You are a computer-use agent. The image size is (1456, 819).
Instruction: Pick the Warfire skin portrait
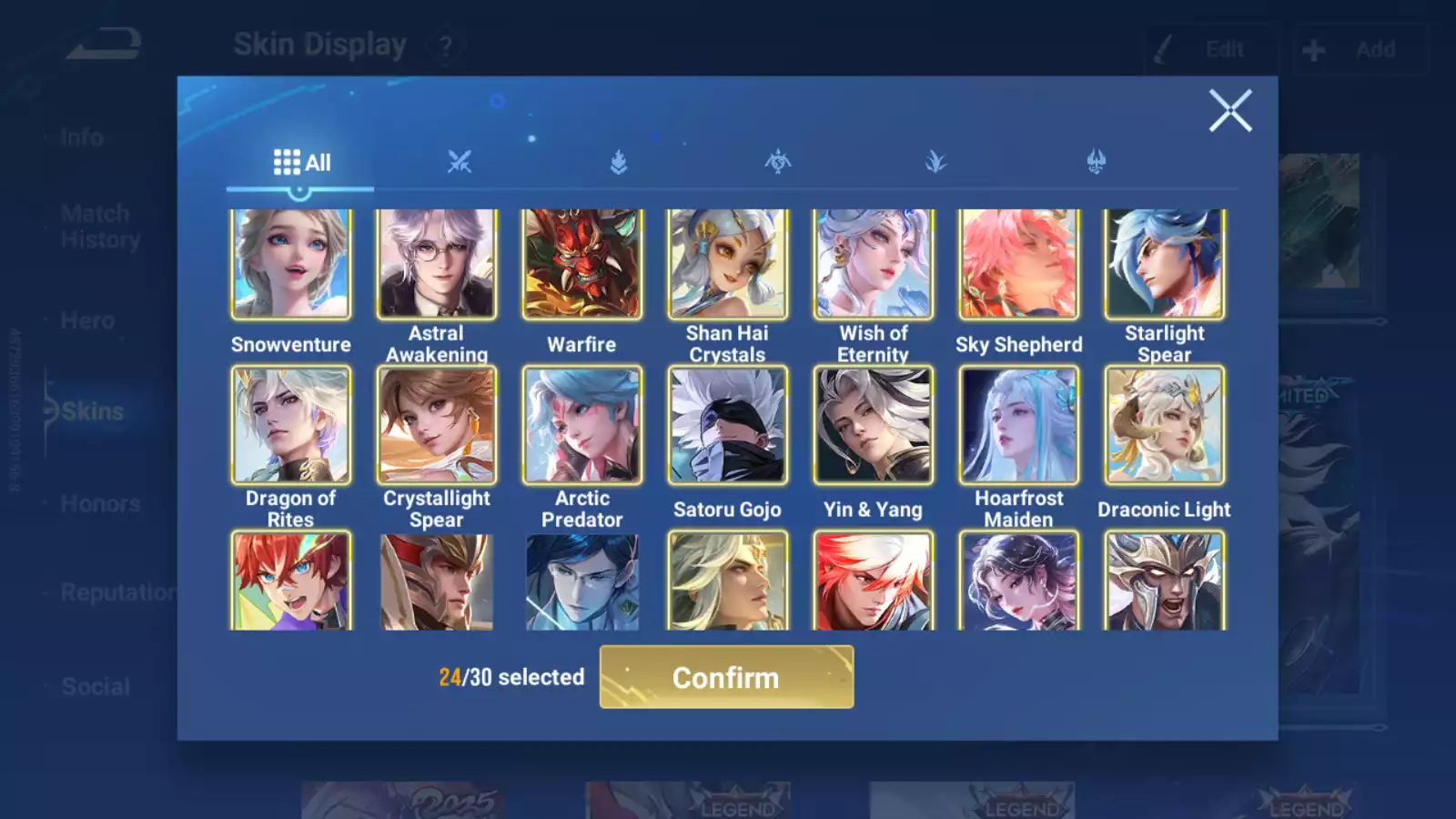(x=581, y=265)
